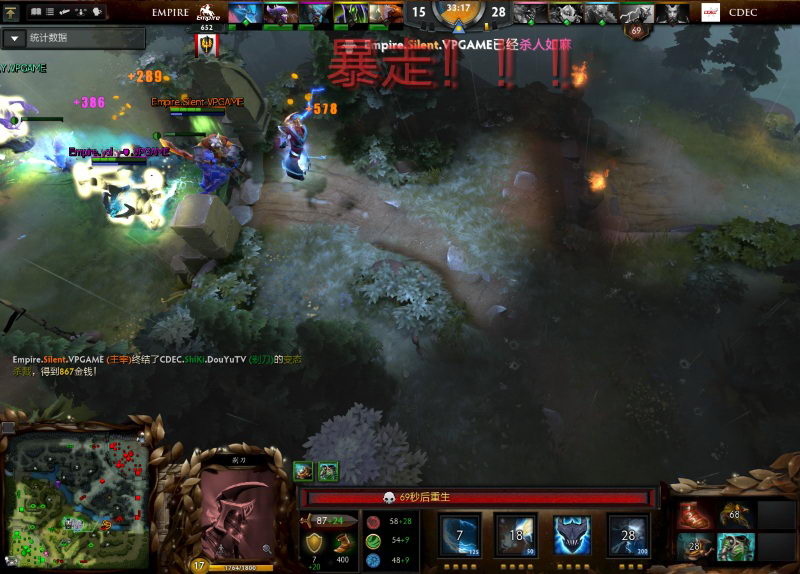
Task: Click the CDEC team logo
Action: 711,13
